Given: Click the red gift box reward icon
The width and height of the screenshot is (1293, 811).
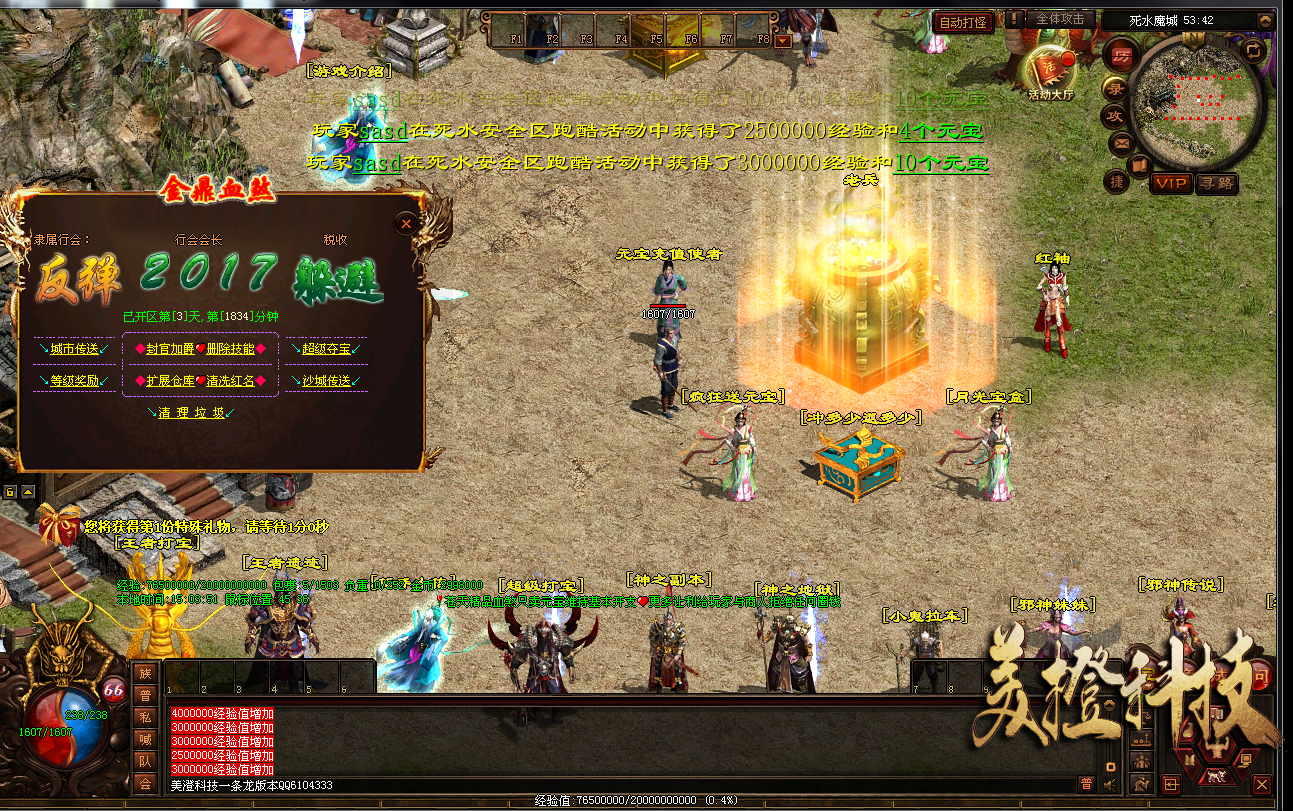Looking at the screenshot, I should [x=59, y=525].
